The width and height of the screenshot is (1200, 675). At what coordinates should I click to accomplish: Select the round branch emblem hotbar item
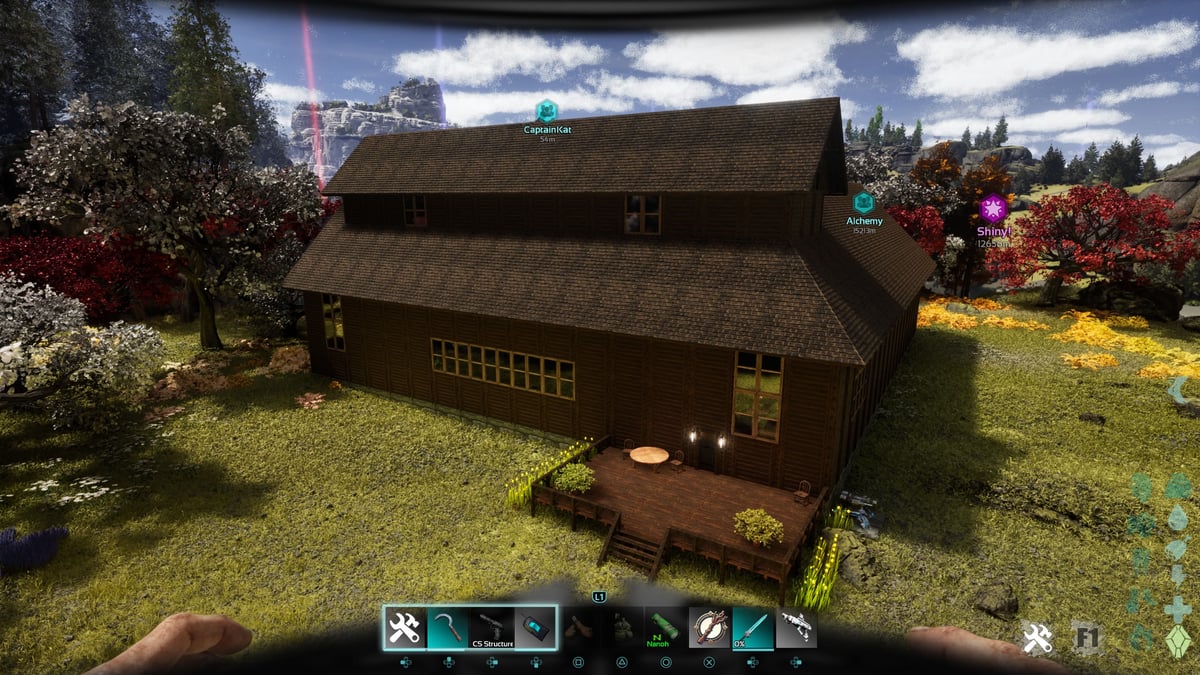point(709,628)
